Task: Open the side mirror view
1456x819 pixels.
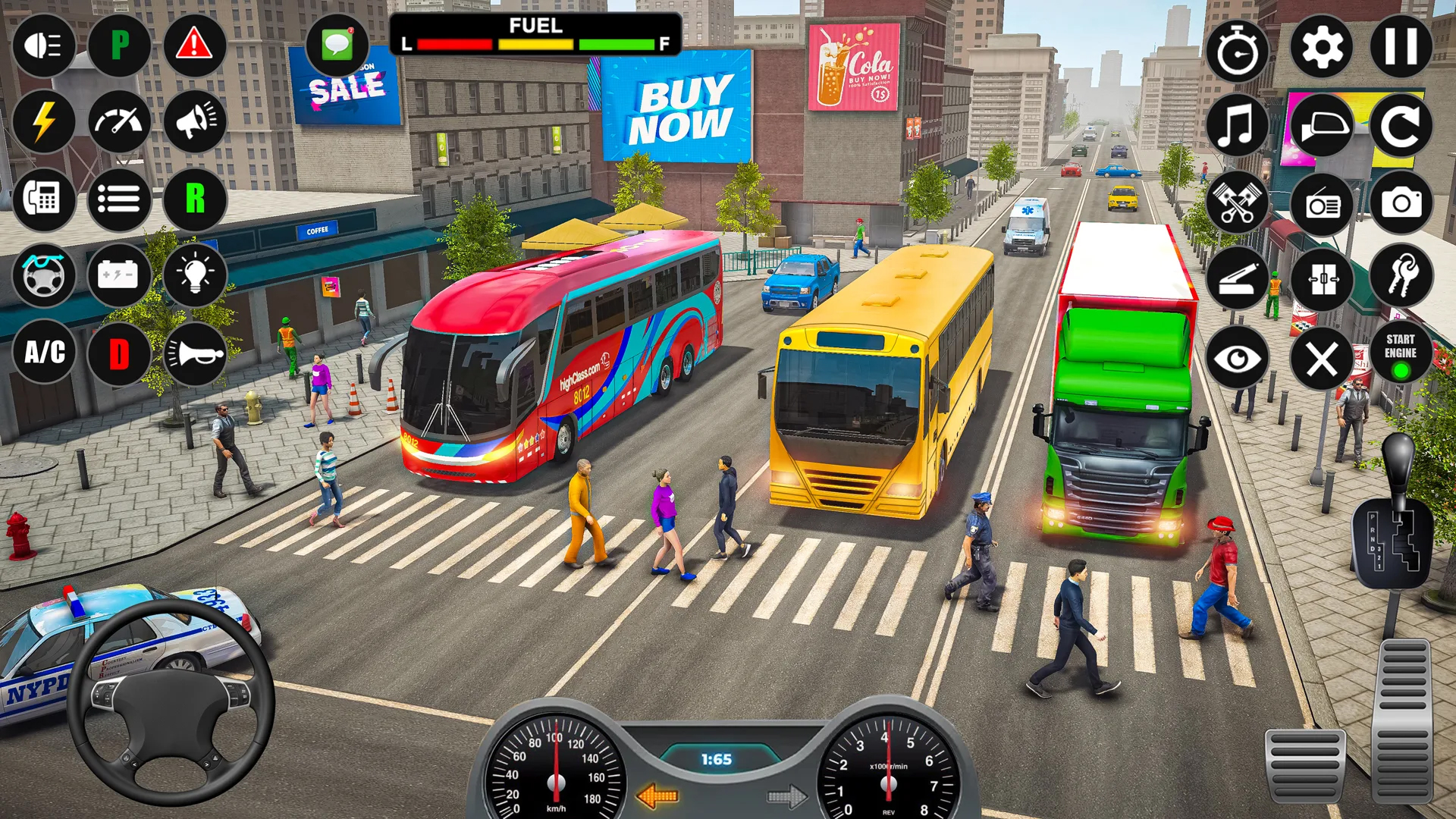Action: coord(1323,124)
